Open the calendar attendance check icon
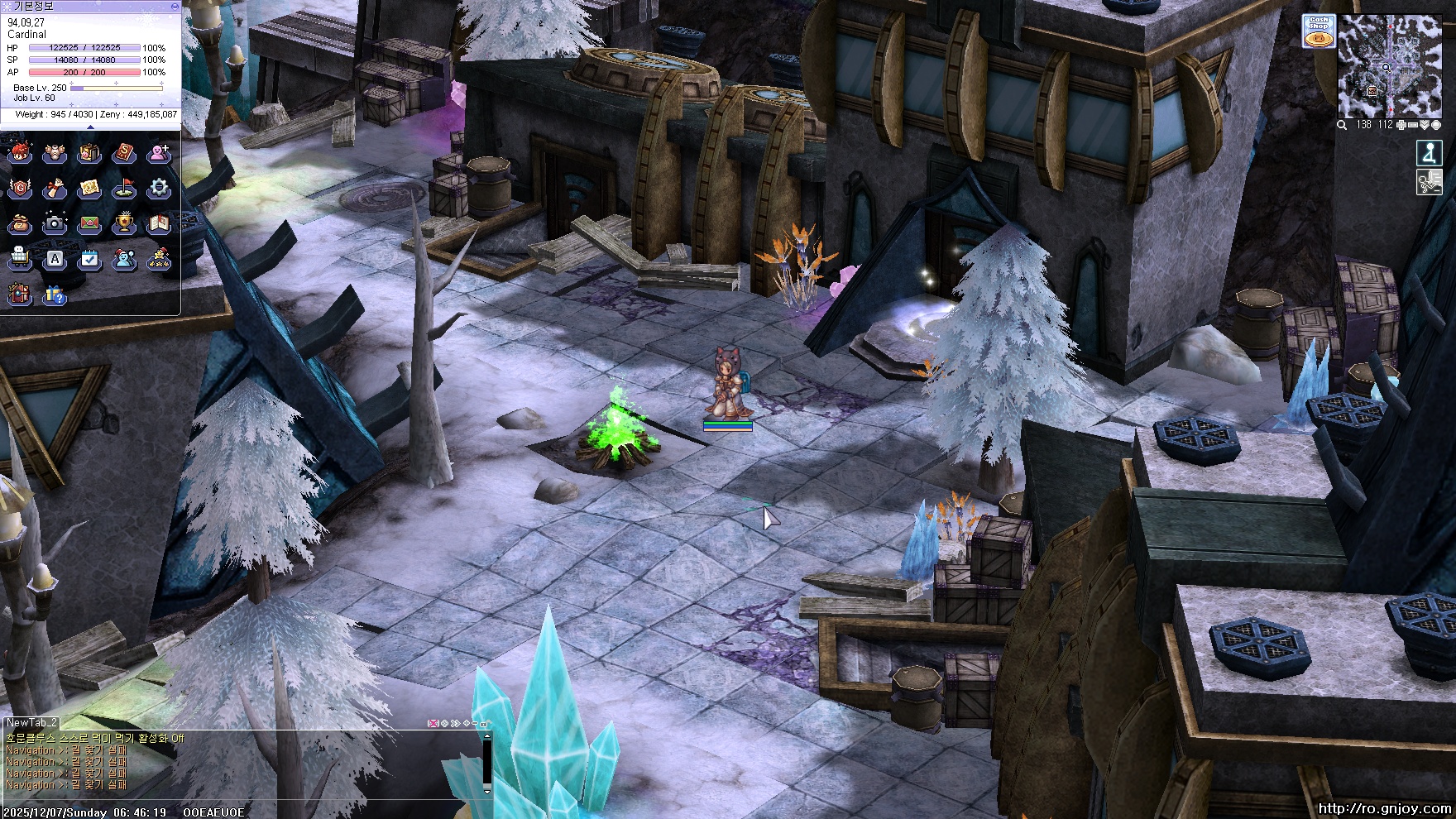Image resolution: width=1456 pixels, height=819 pixels. coord(89,260)
